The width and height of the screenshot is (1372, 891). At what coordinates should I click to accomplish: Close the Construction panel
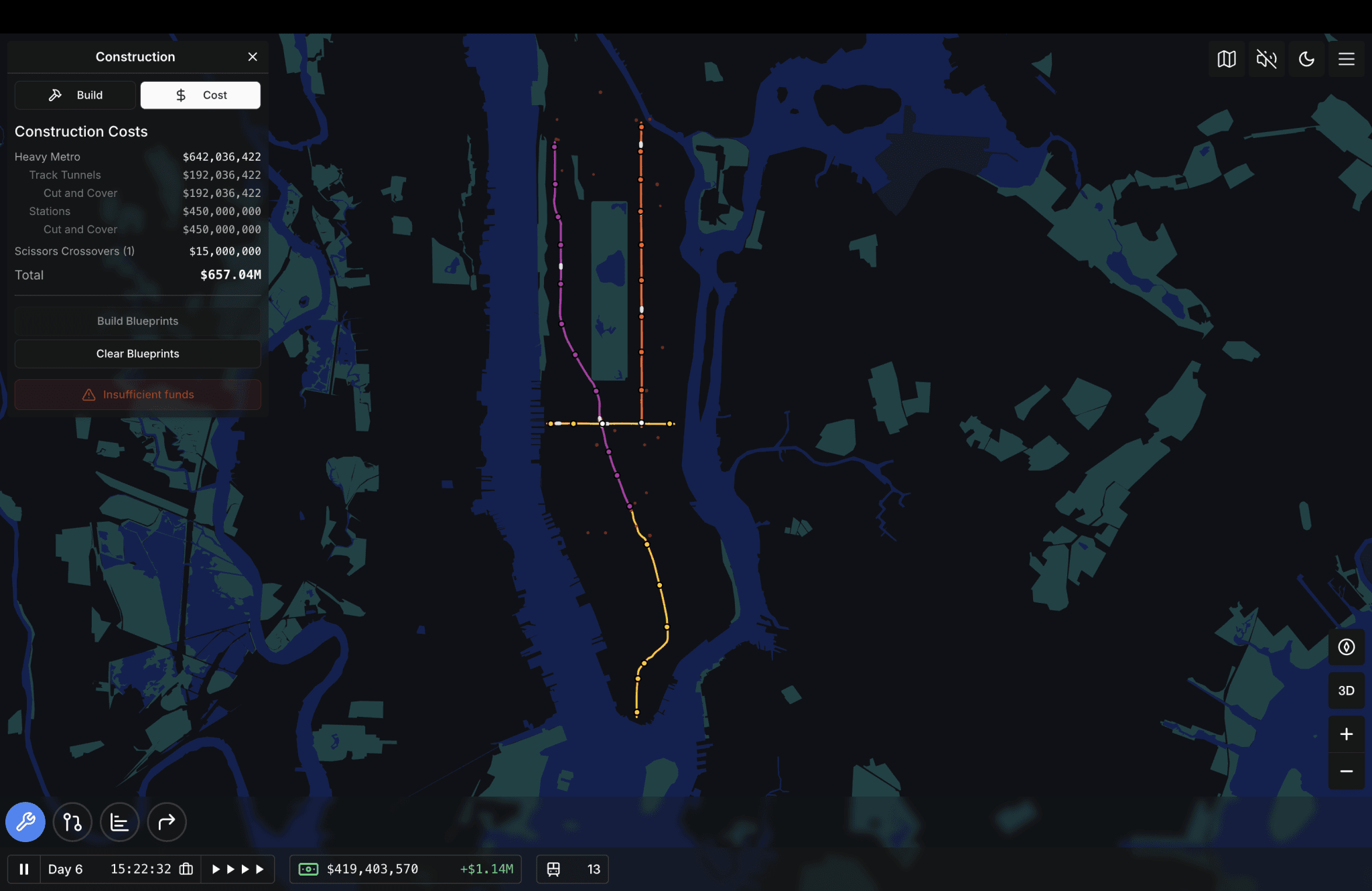(x=253, y=57)
